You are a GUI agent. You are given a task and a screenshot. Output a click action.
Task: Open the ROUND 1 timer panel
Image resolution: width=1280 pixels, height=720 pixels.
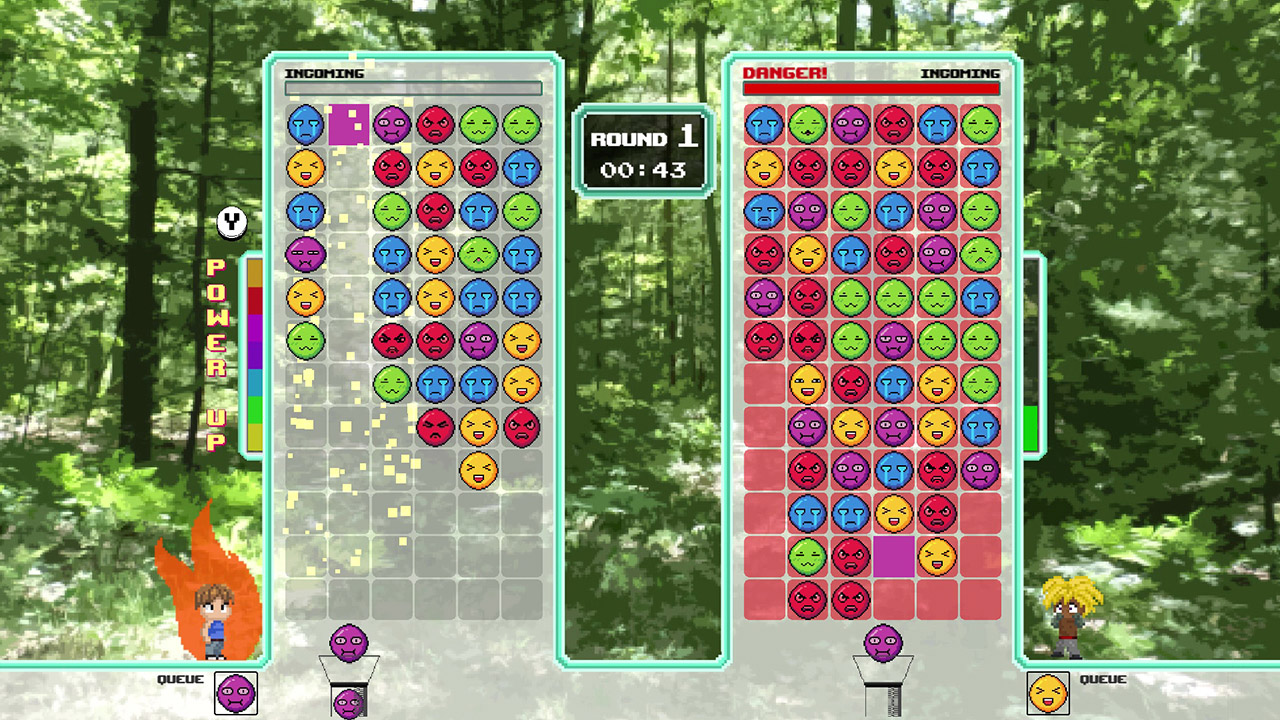click(643, 152)
